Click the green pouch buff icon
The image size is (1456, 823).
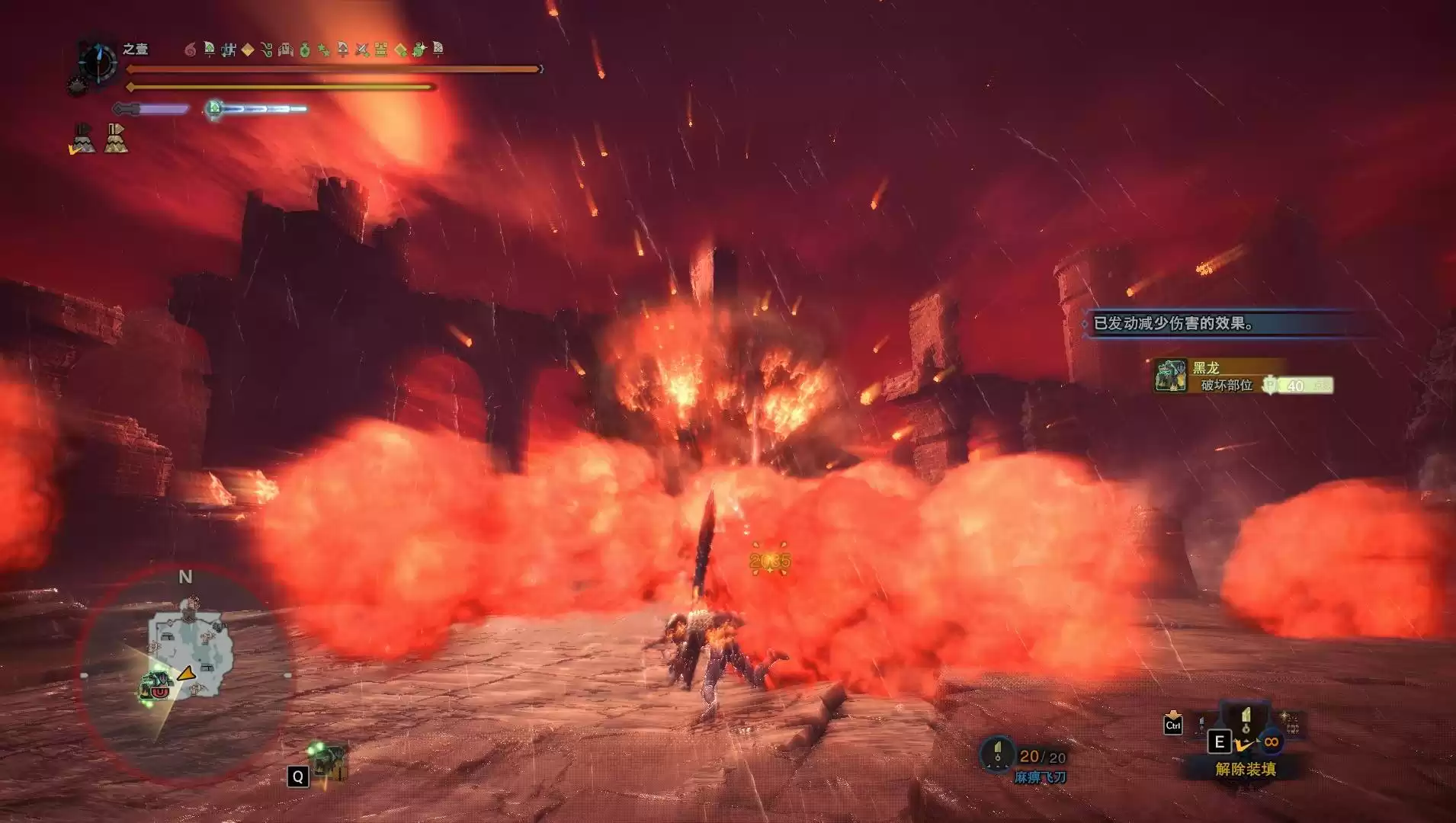305,50
